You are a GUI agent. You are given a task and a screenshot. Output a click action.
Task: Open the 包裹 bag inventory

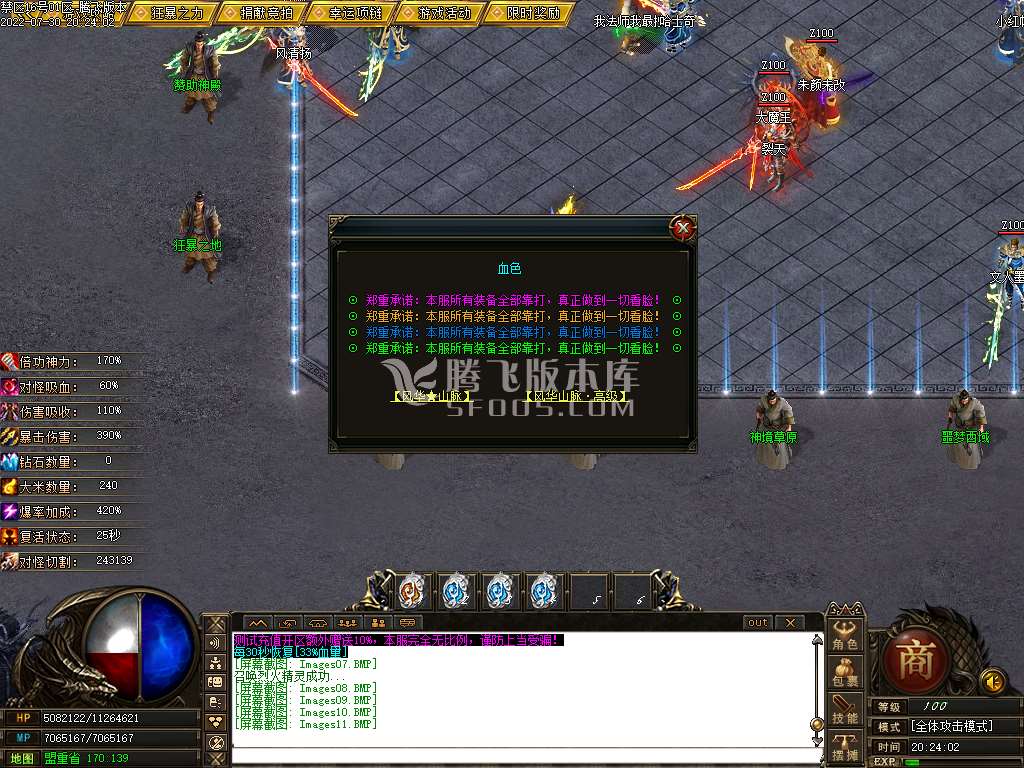coord(845,672)
